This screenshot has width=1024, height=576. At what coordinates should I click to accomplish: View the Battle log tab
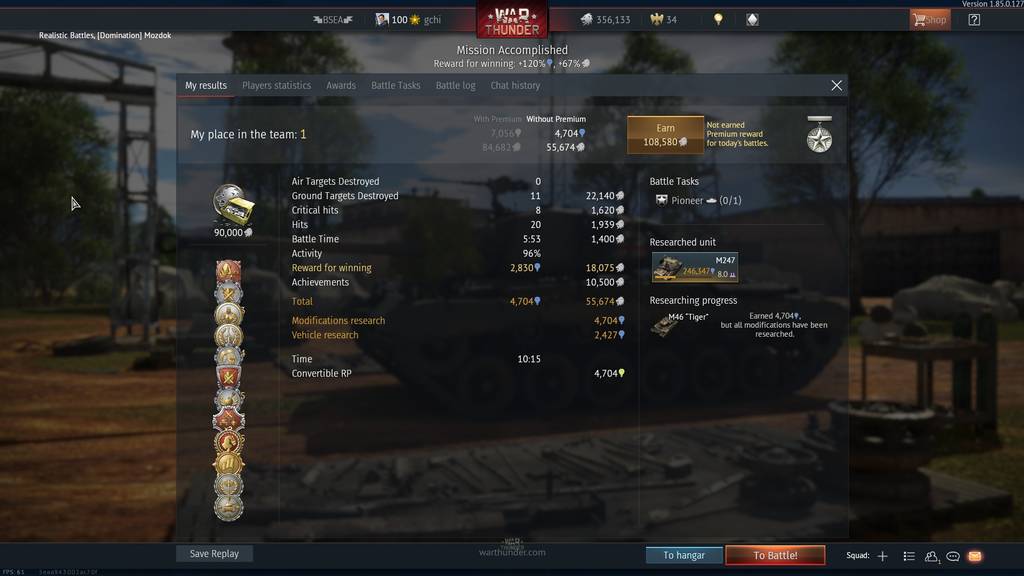click(455, 86)
